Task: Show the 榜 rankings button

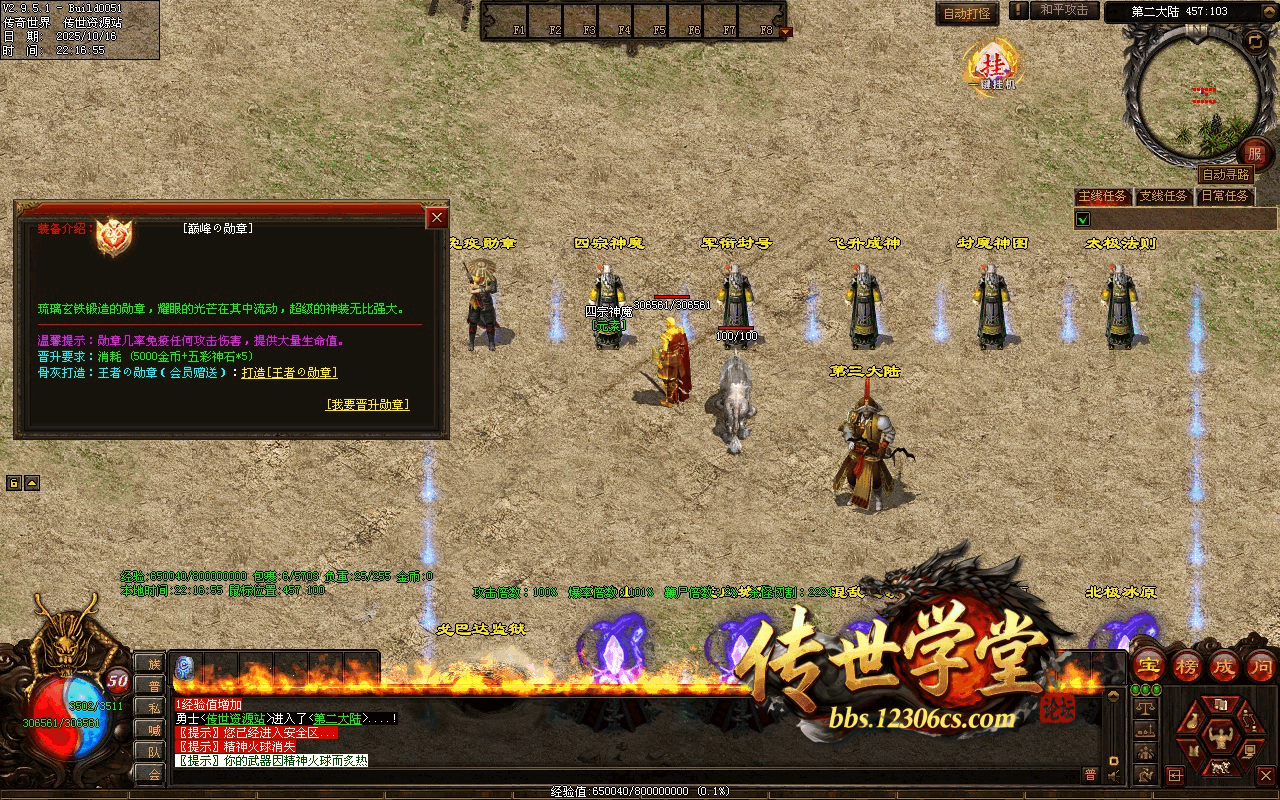Action: tap(1186, 666)
